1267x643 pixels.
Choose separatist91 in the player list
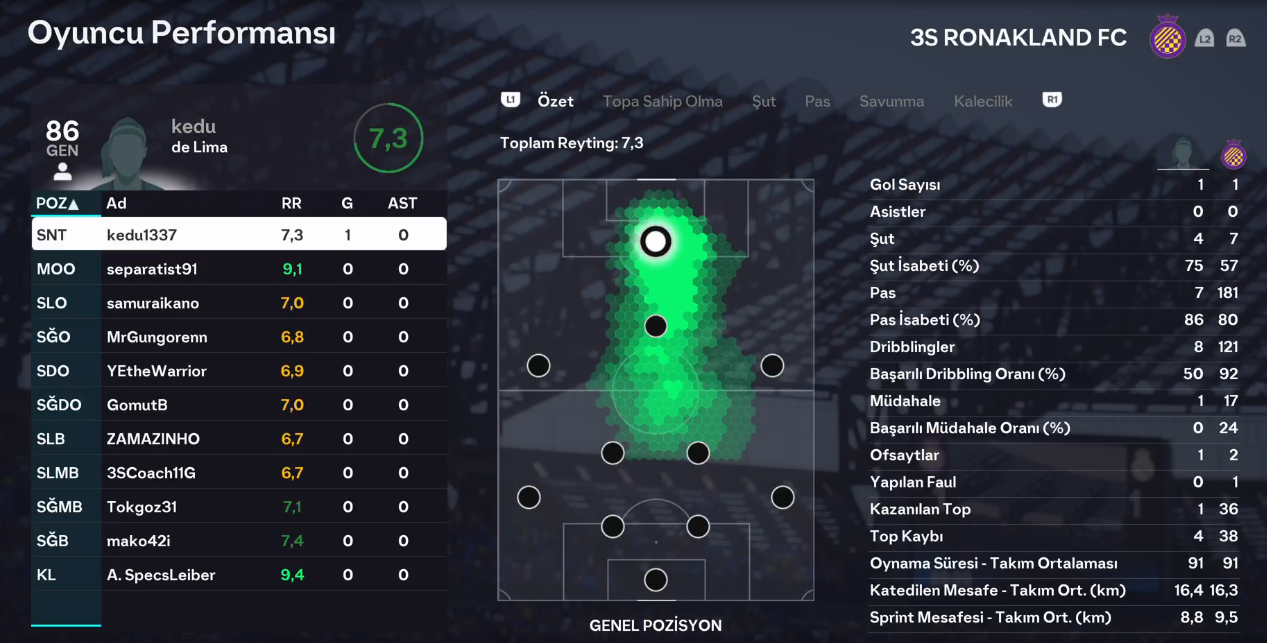click(239, 269)
